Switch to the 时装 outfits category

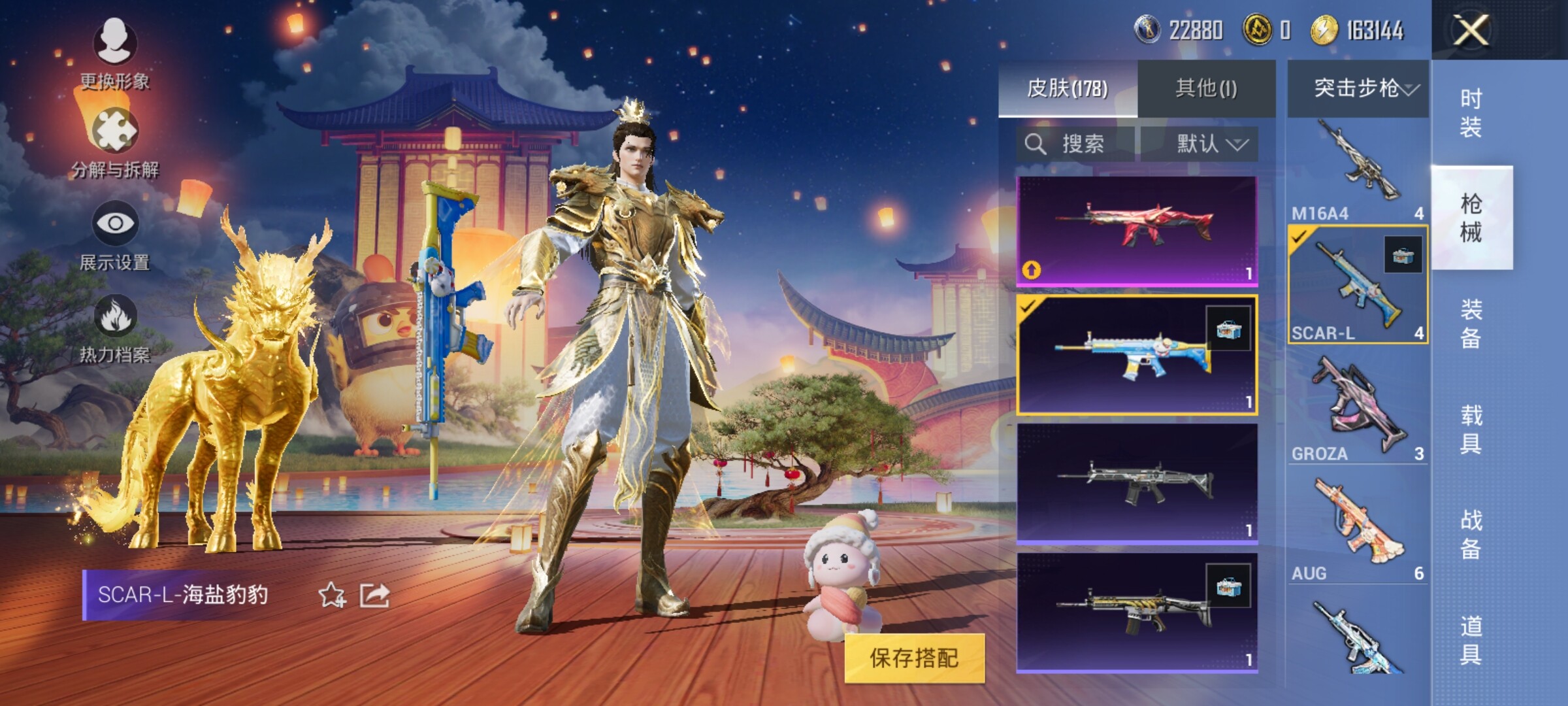[1471, 112]
